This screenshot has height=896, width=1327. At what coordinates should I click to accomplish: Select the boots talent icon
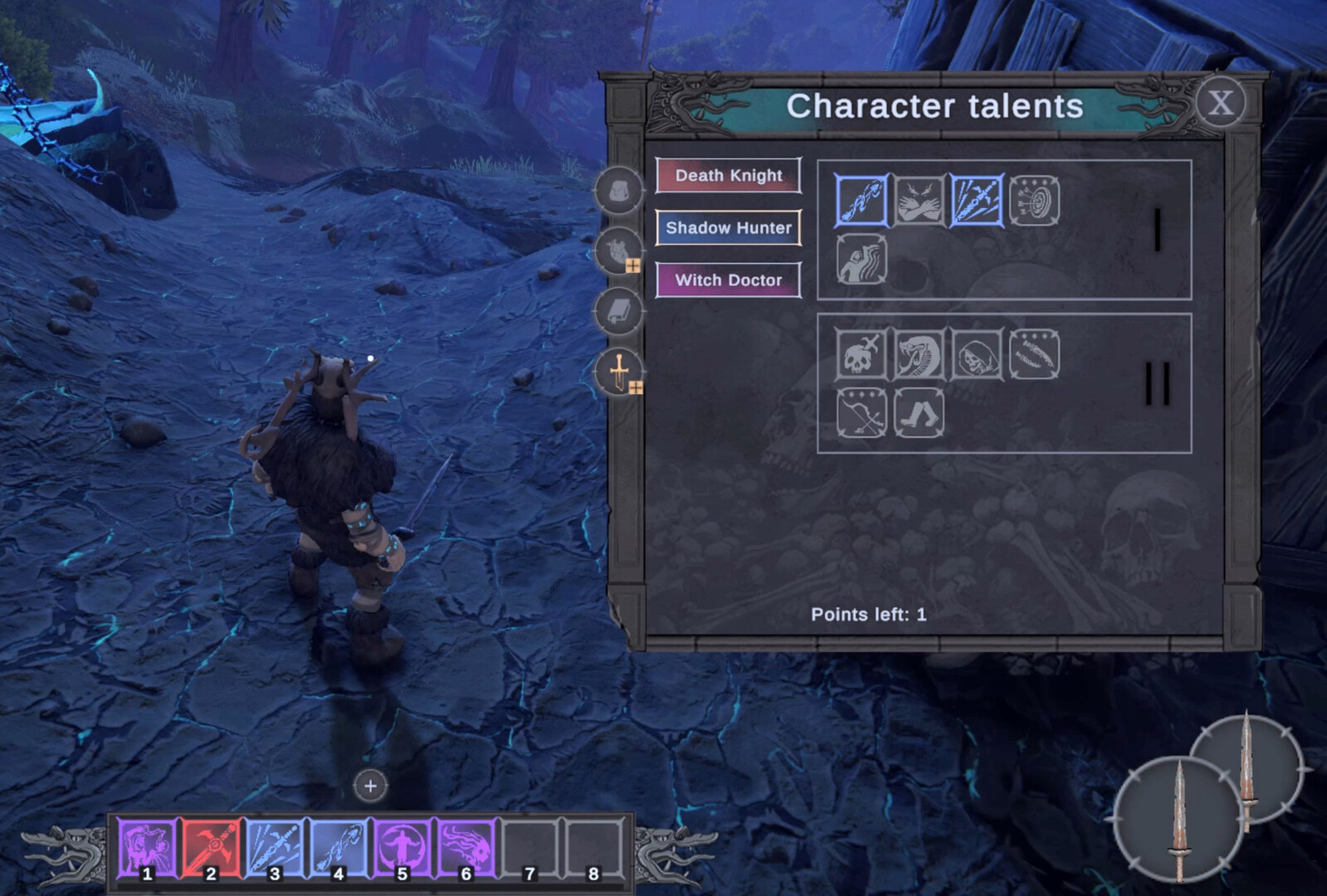(919, 412)
